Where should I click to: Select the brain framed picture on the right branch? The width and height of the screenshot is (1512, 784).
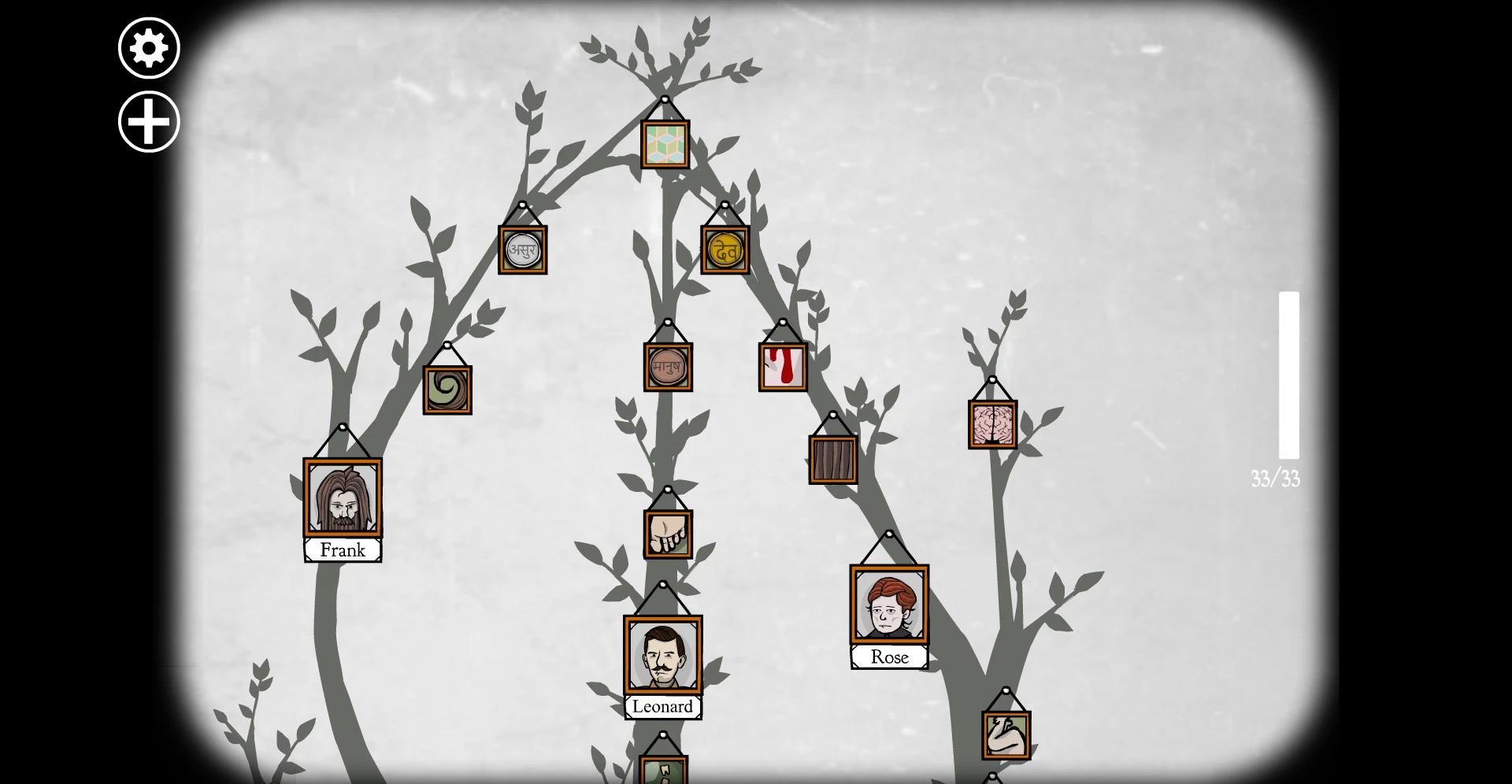click(x=991, y=425)
